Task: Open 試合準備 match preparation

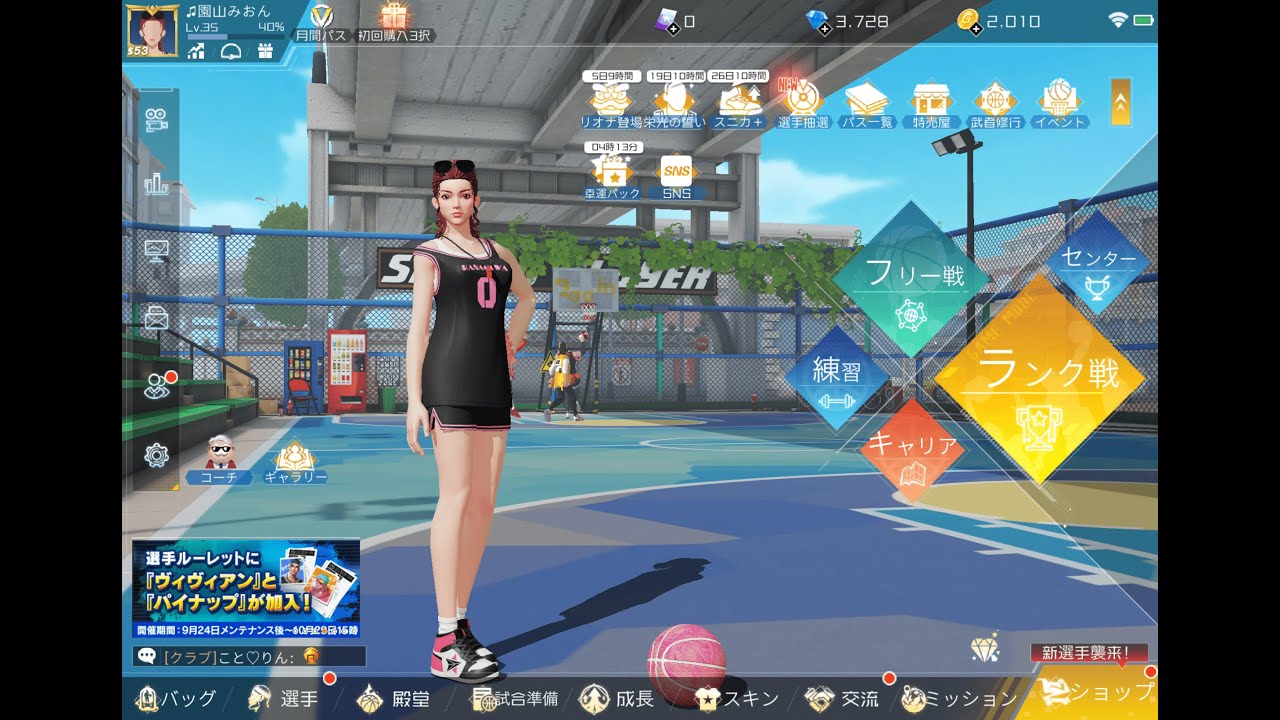Action: (515, 698)
